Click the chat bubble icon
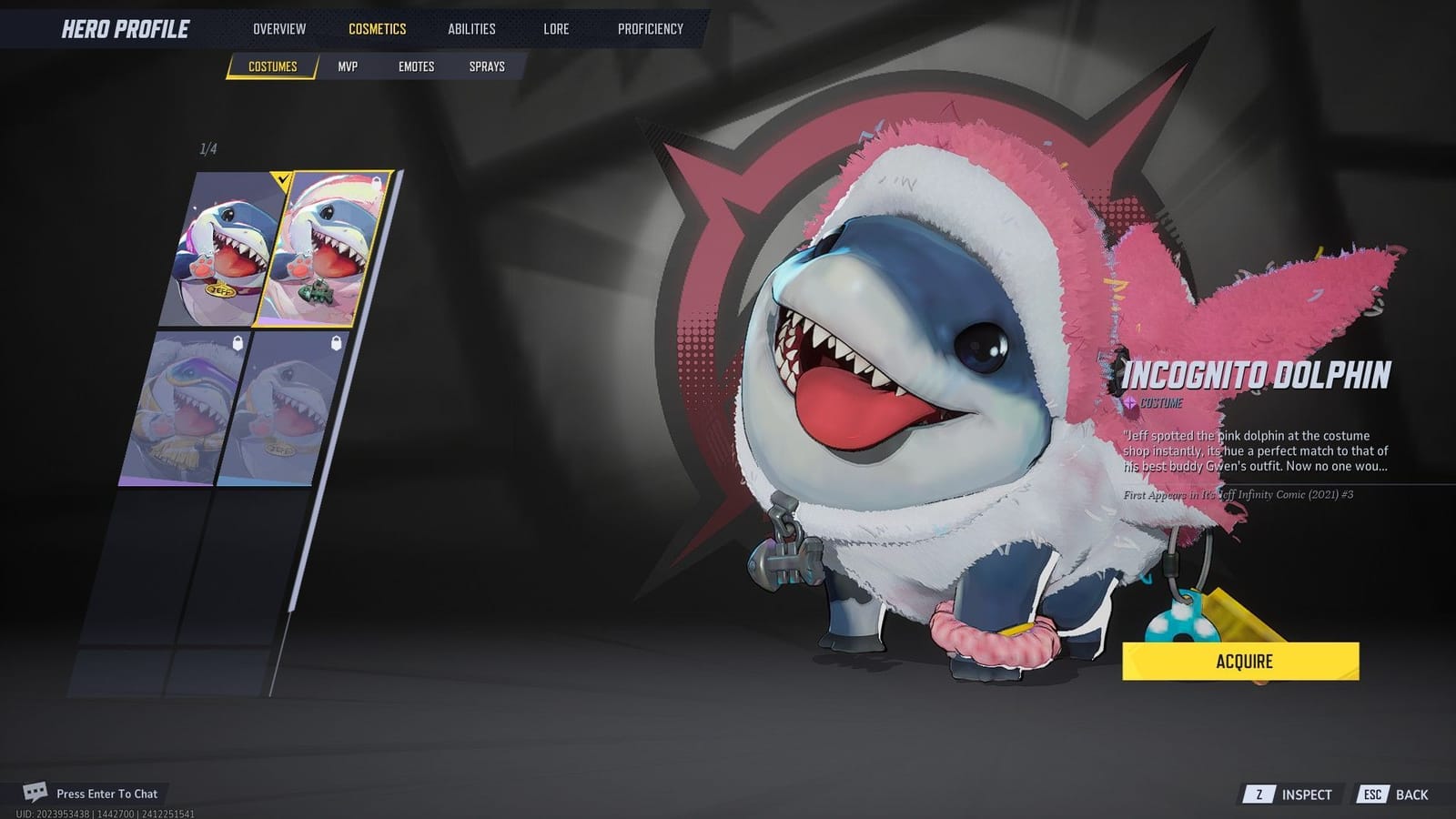1456x819 pixels. [x=35, y=793]
